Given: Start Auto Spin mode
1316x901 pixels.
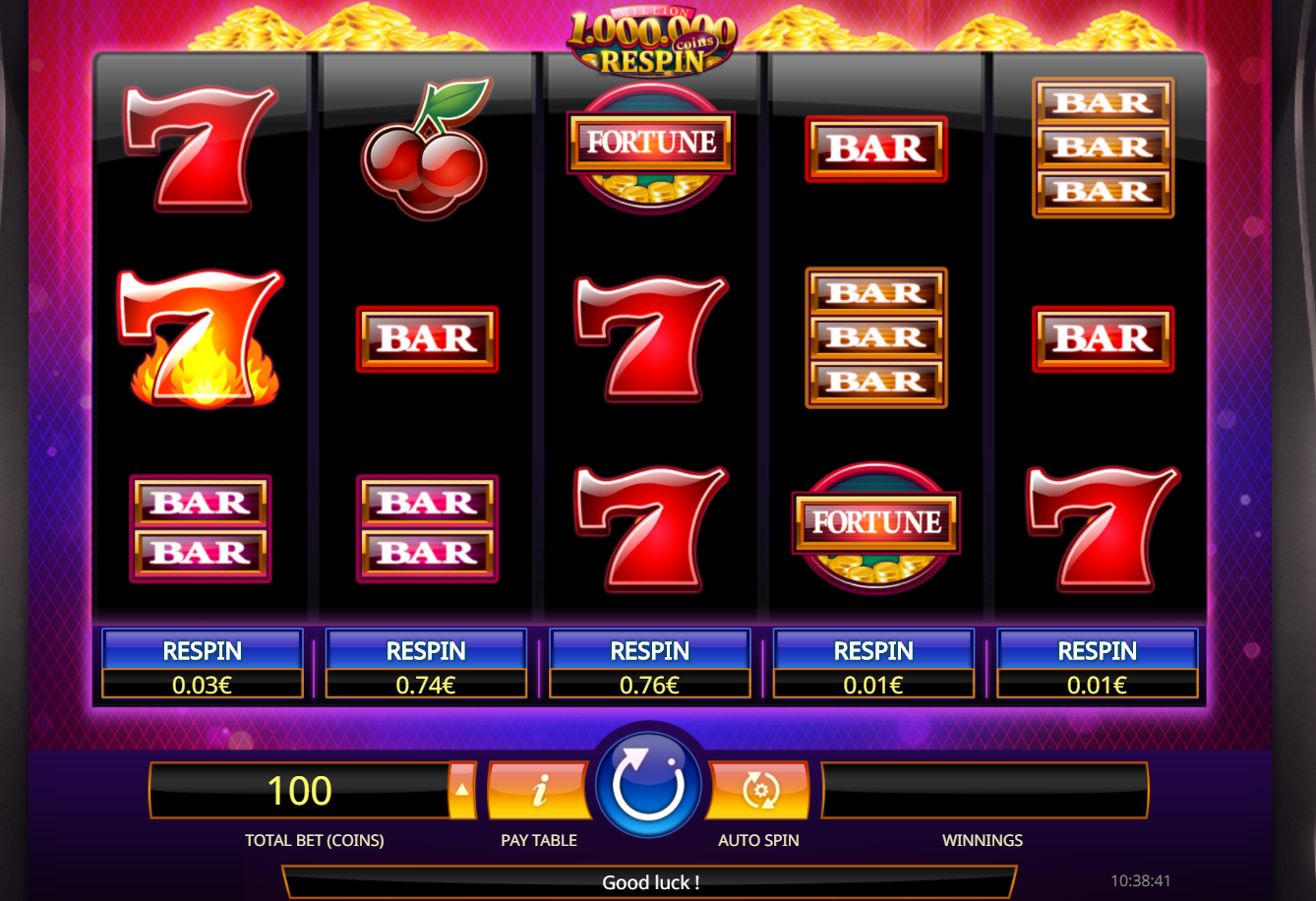Looking at the screenshot, I should tap(759, 790).
